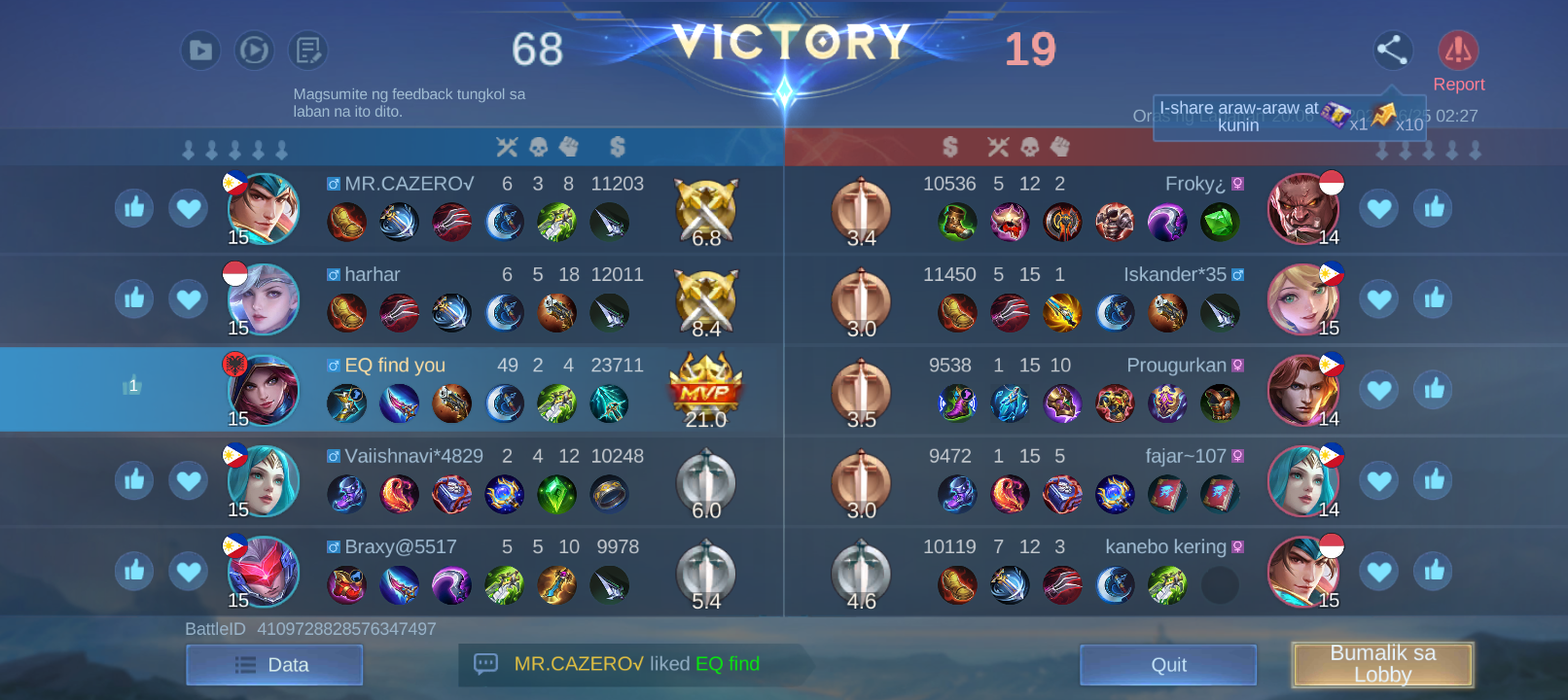The width and height of the screenshot is (1568, 700).
Task: Open the match replay video icon
Action: 200,51
